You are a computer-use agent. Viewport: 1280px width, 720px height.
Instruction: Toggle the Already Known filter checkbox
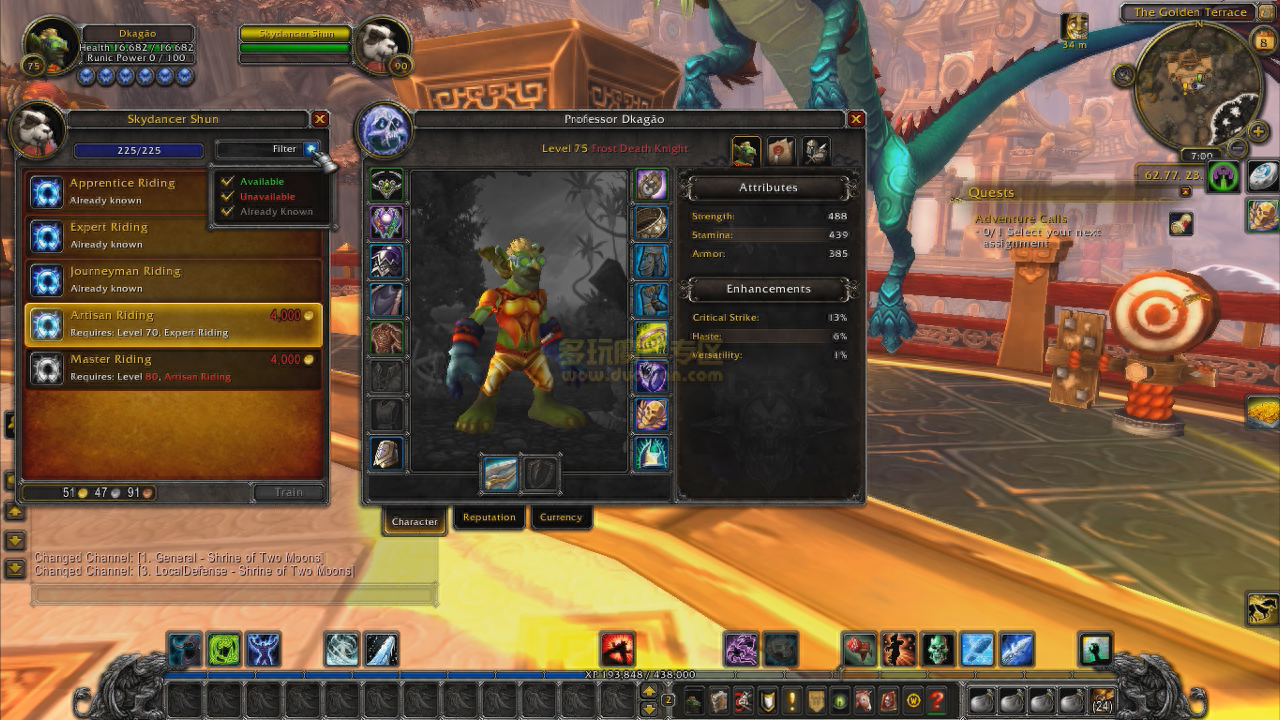[228, 212]
